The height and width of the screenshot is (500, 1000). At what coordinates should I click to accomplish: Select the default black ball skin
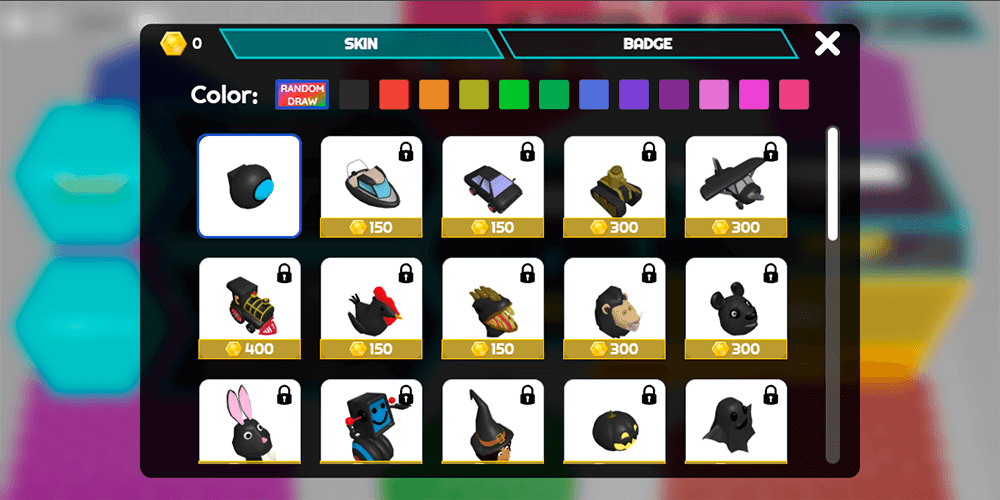249,186
